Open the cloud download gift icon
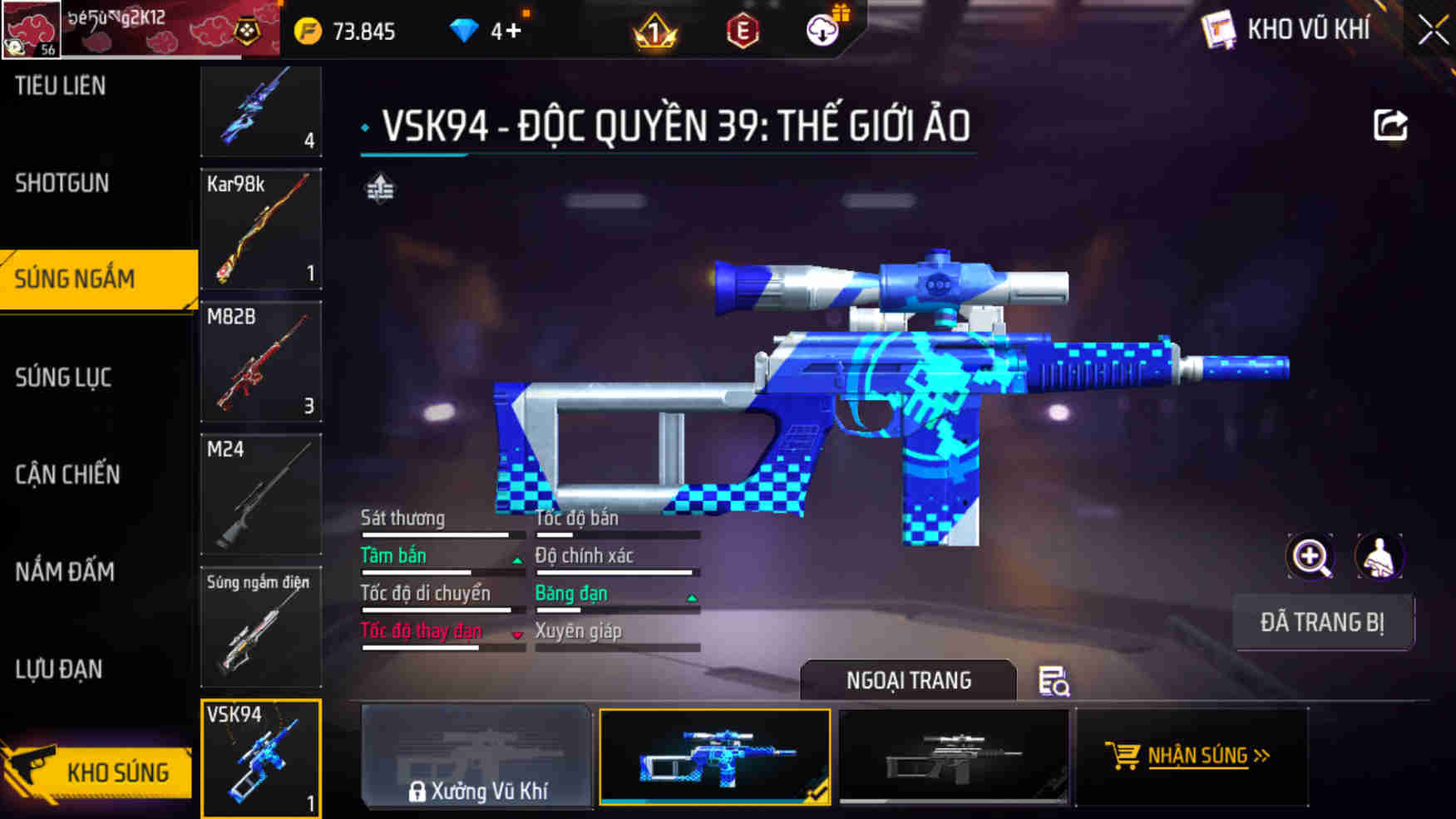1456x819 pixels. coord(822,31)
